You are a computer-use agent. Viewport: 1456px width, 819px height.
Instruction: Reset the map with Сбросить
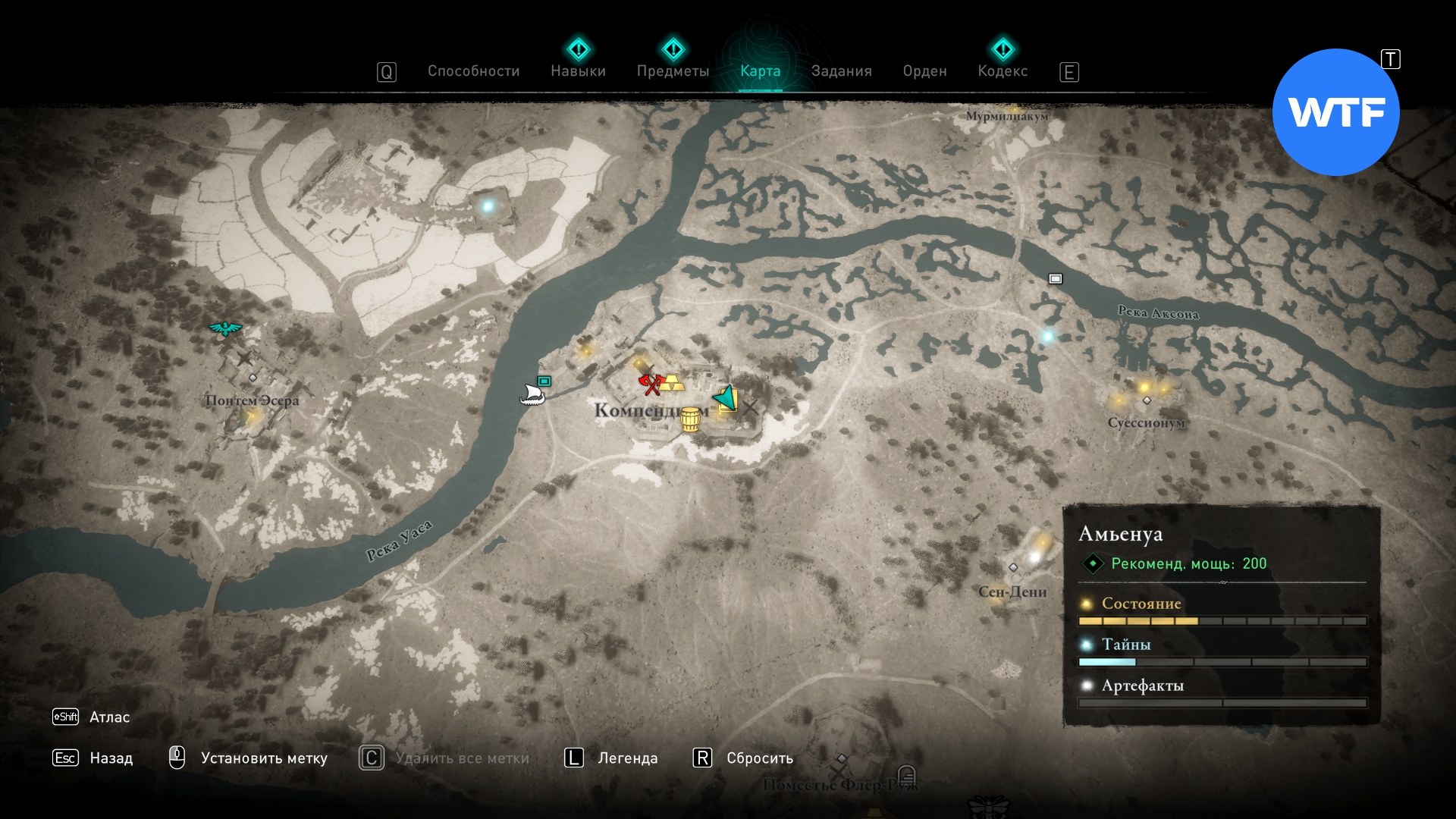759,758
